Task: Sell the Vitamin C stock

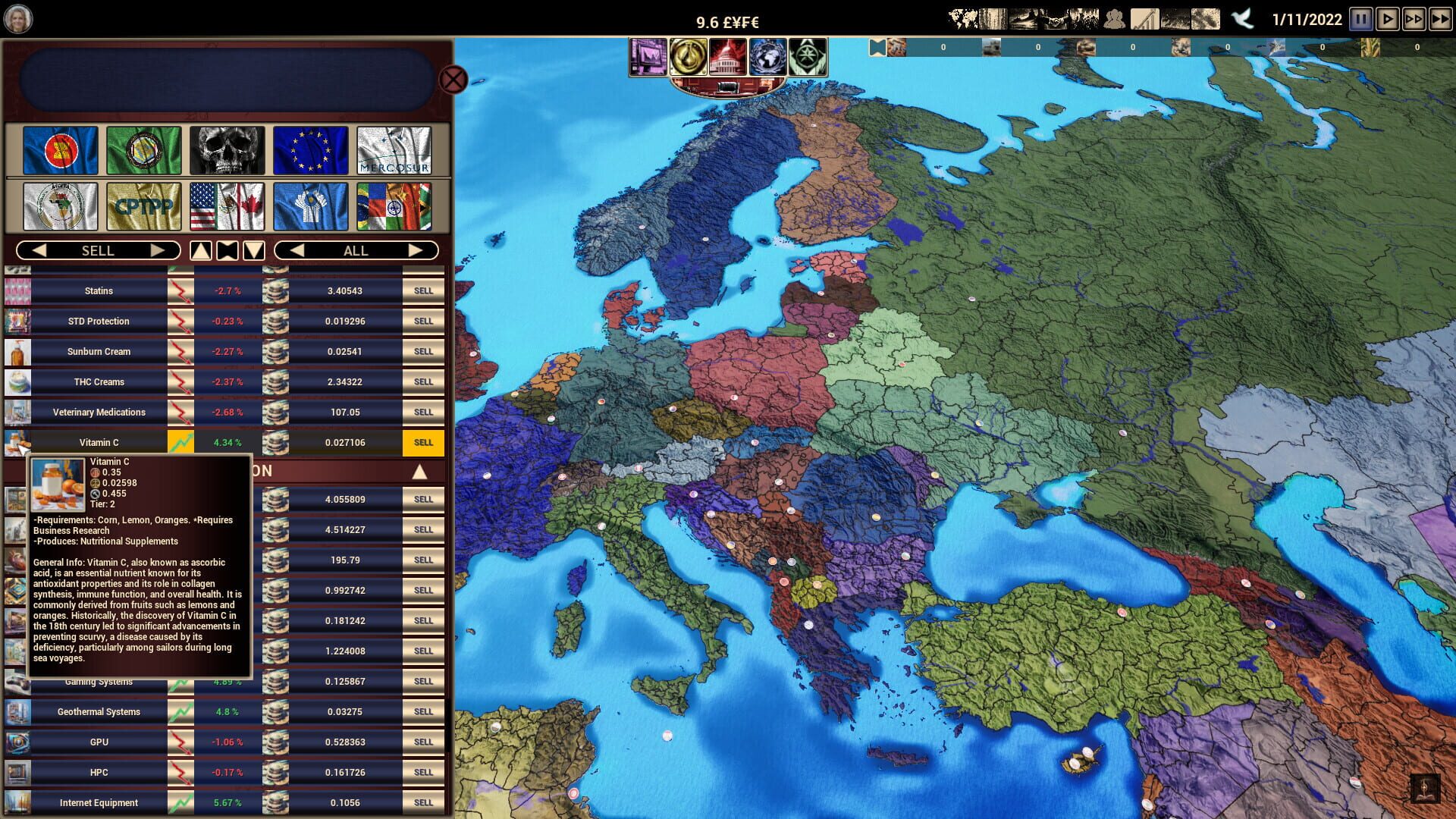Action: click(x=423, y=442)
